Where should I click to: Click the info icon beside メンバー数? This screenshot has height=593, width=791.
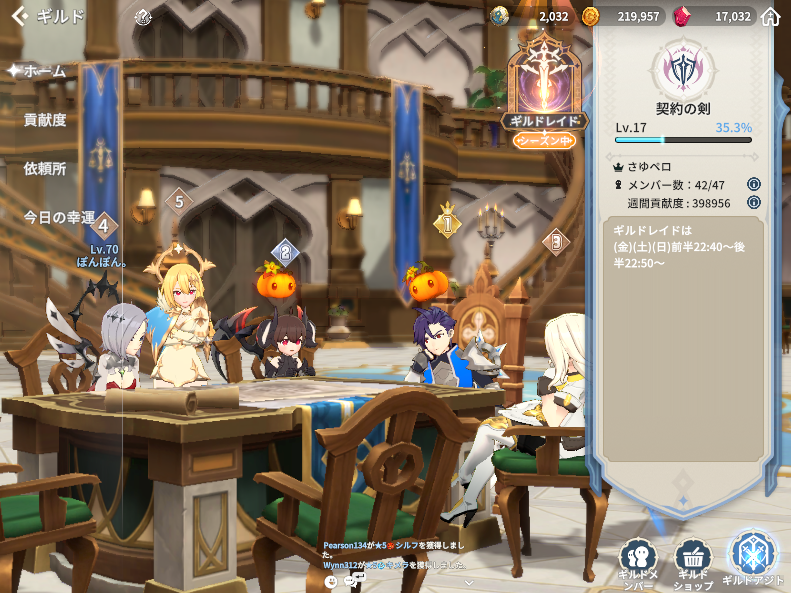click(754, 184)
